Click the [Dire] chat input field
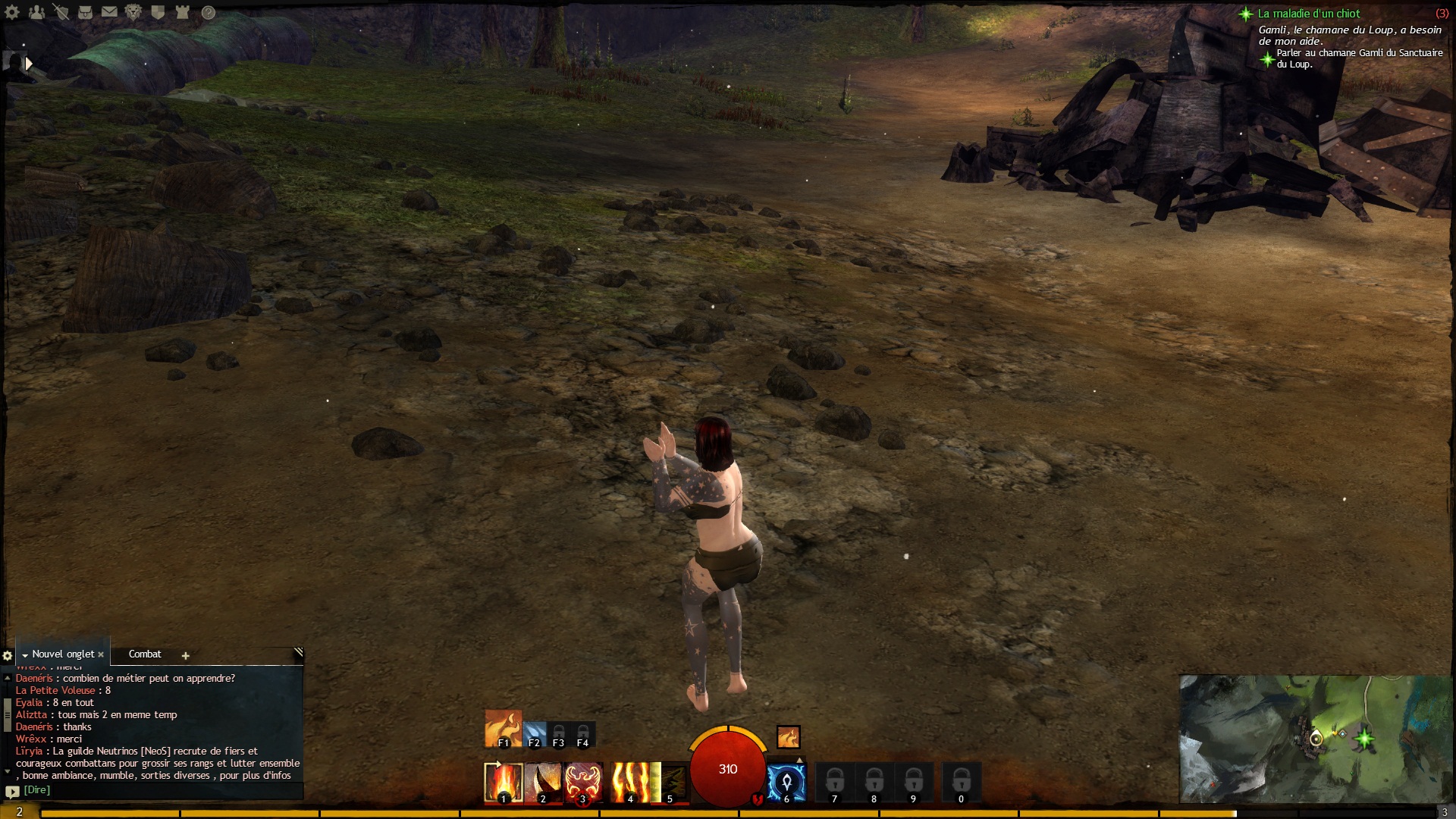The image size is (1456, 819). 152,790
